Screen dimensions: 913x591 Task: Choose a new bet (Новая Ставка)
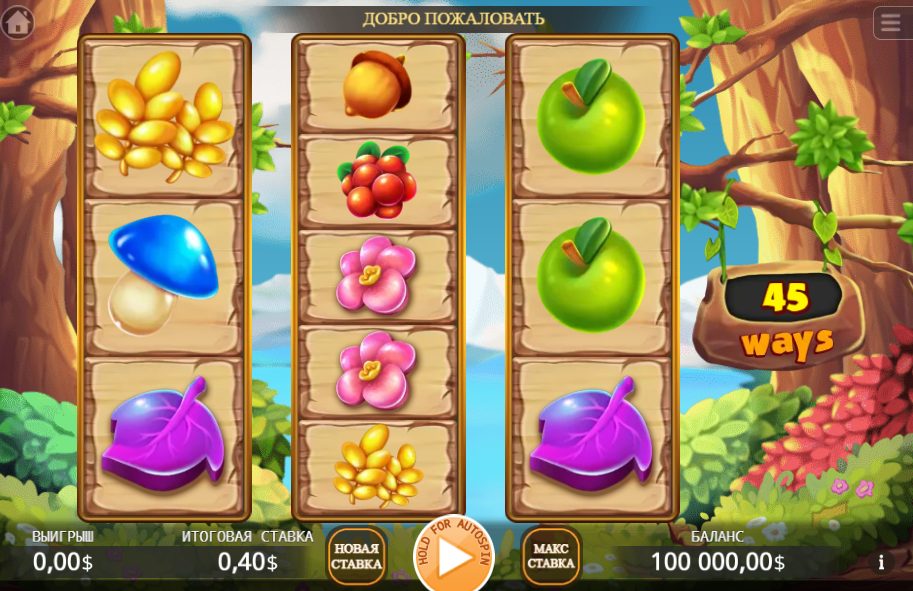[356, 556]
